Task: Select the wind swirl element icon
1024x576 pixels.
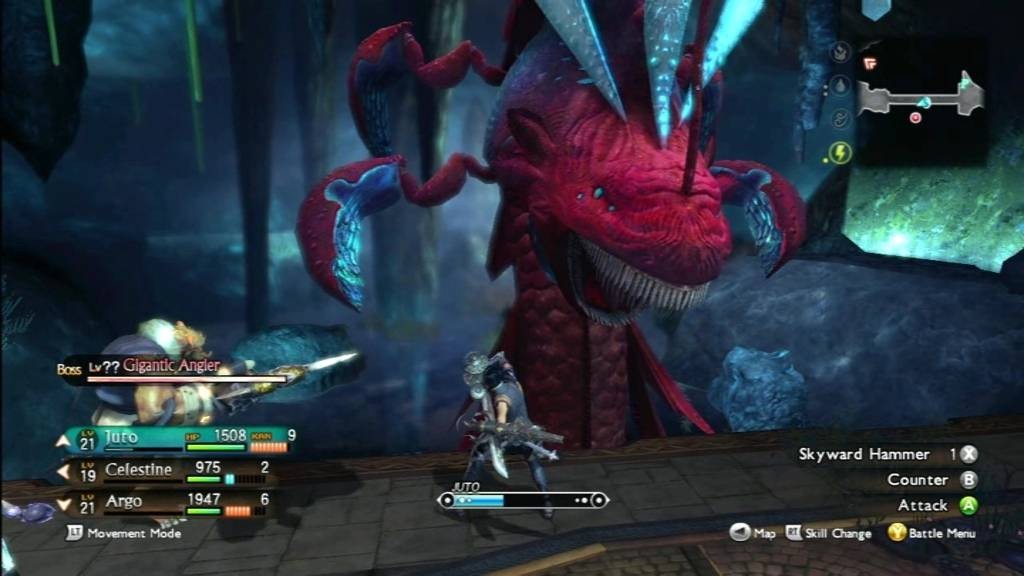Action: [840, 120]
